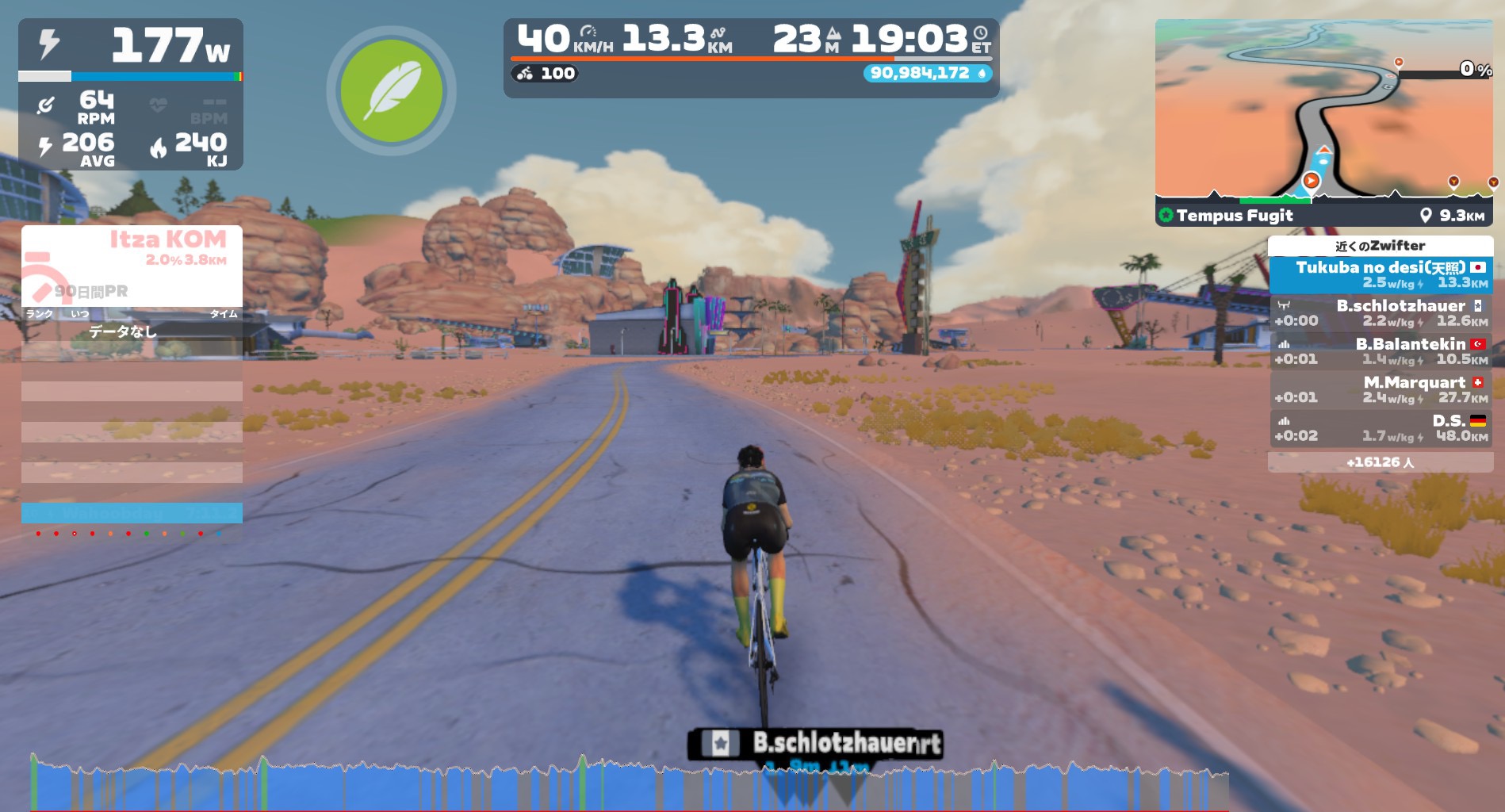
Task: Expand the +16126 riders count
Action: [1380, 462]
